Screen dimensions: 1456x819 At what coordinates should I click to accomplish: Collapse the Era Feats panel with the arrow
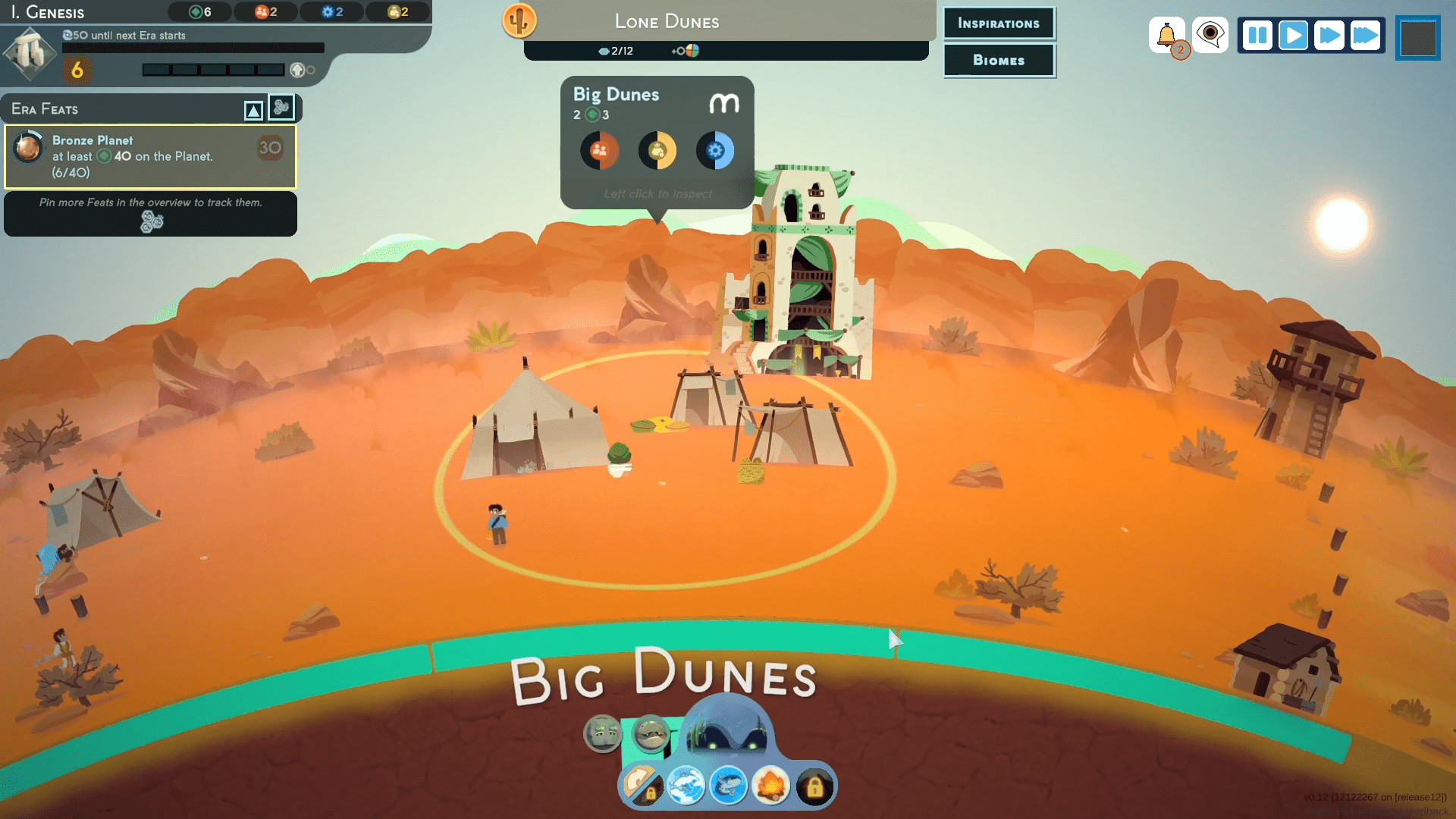click(253, 108)
